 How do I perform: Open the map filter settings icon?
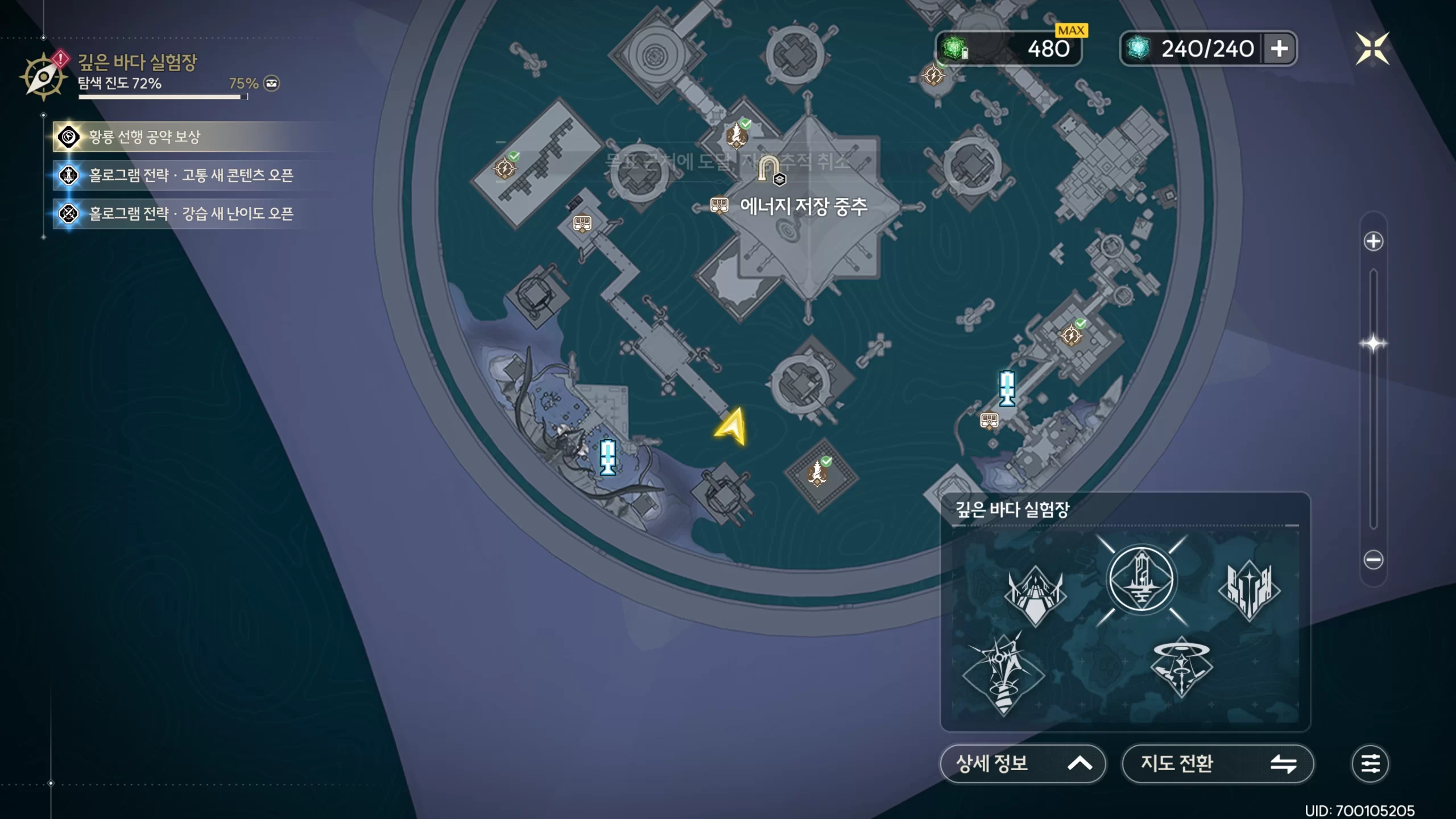tap(1370, 763)
